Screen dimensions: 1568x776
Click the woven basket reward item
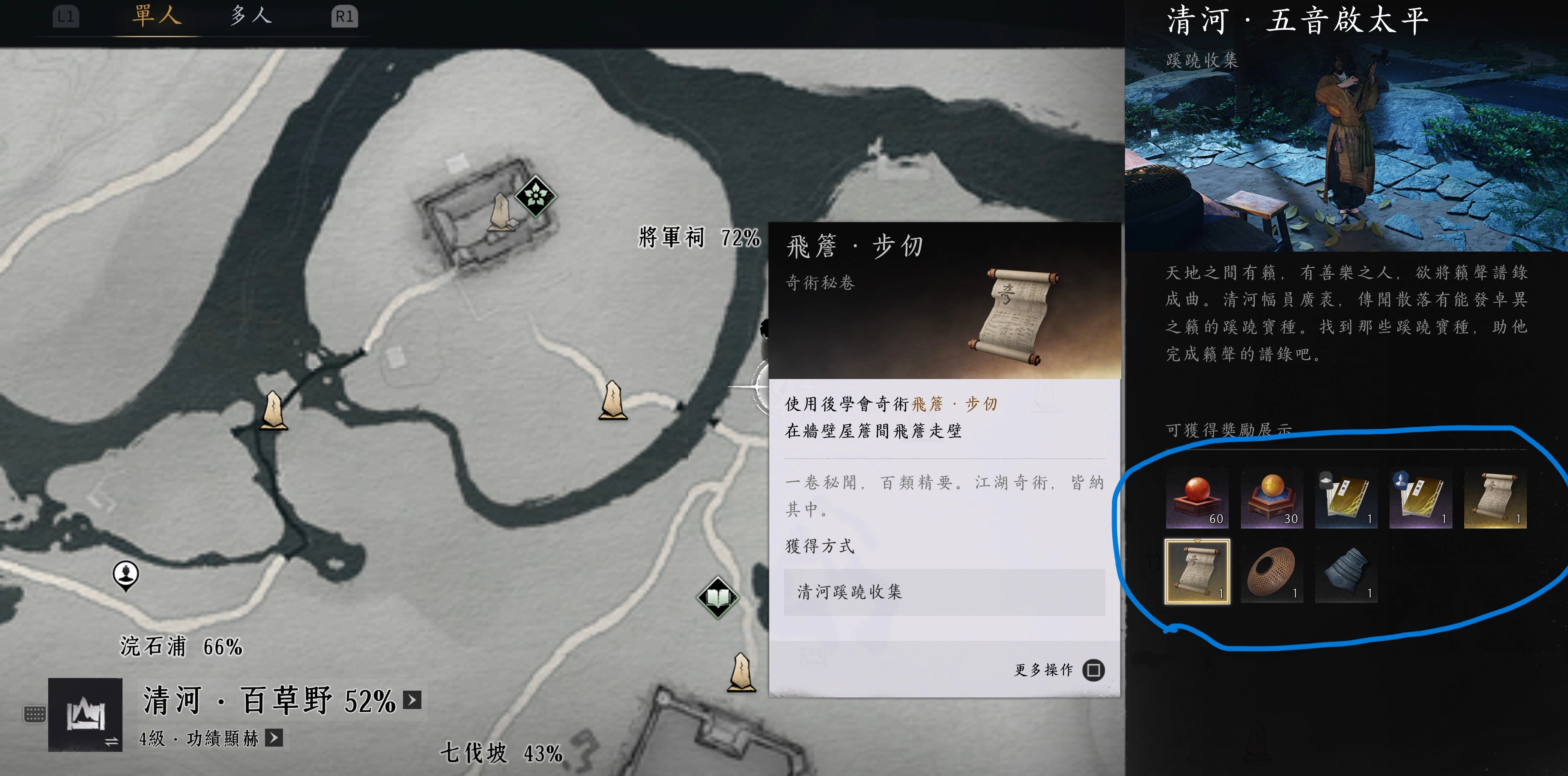tap(1272, 573)
